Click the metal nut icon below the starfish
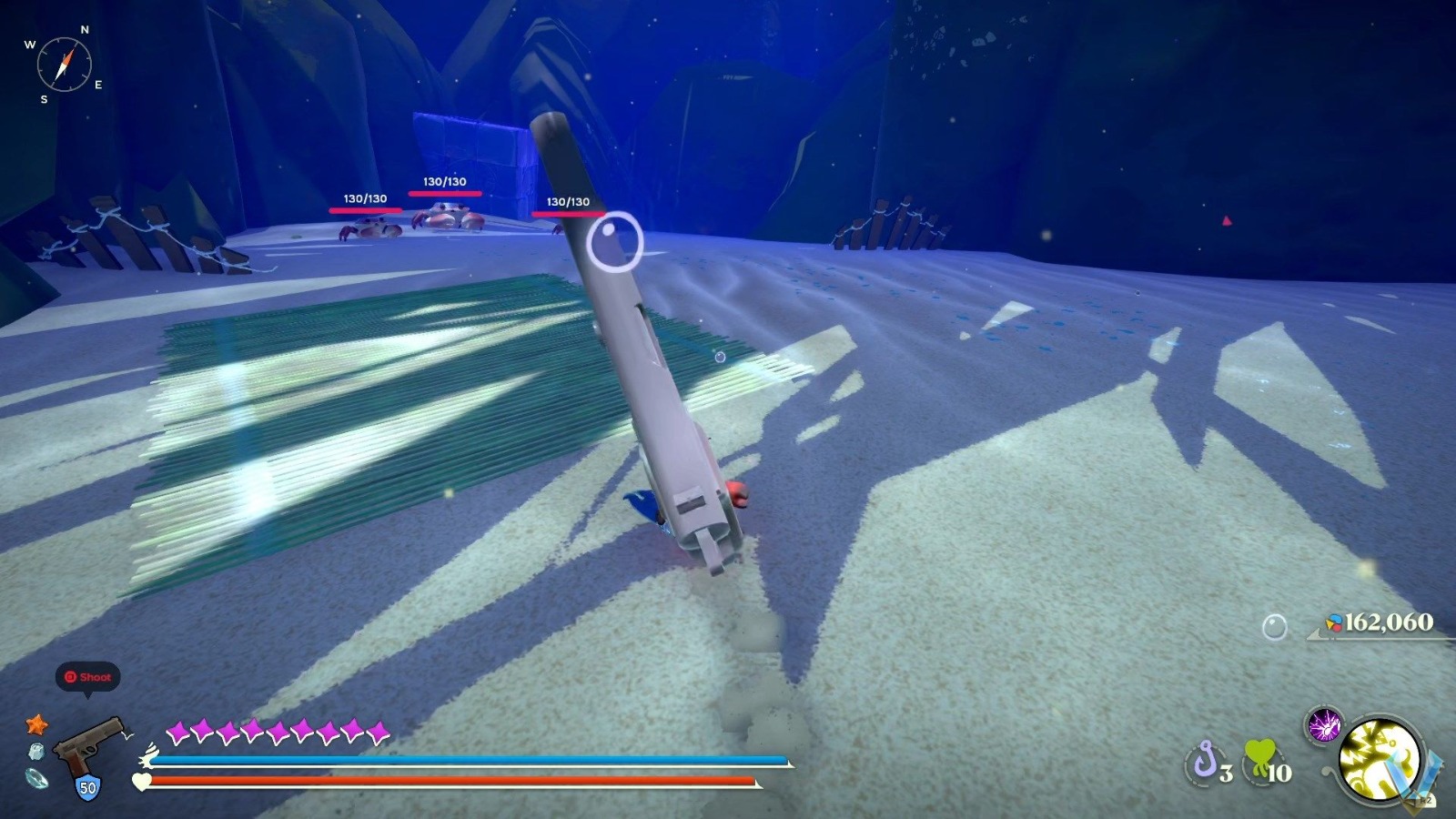This screenshot has height=819, width=1456. coord(35,752)
